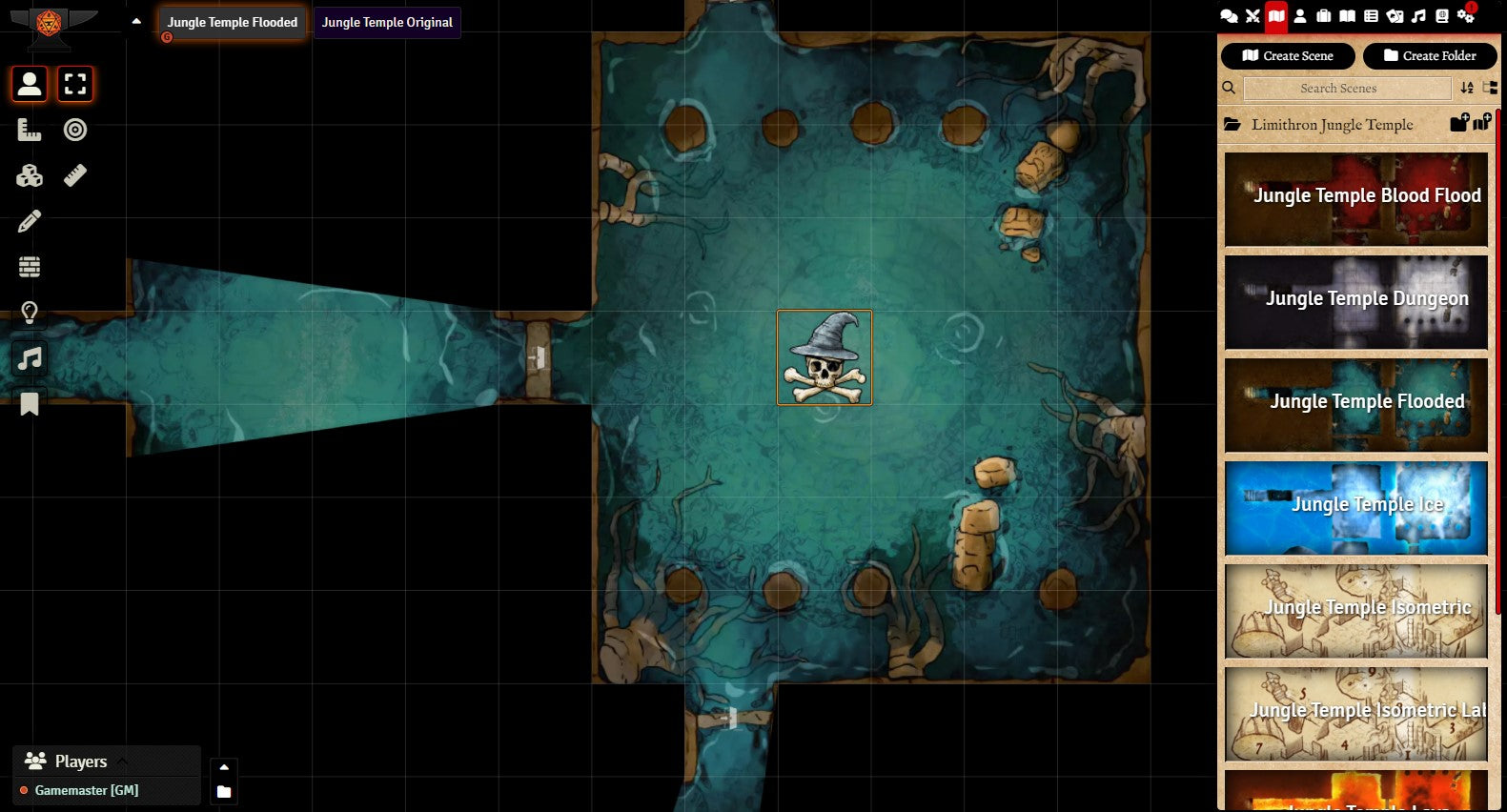Switch to the Jungle Temple Original scene tab
Screen dimensions: 1507x812
pos(387,22)
